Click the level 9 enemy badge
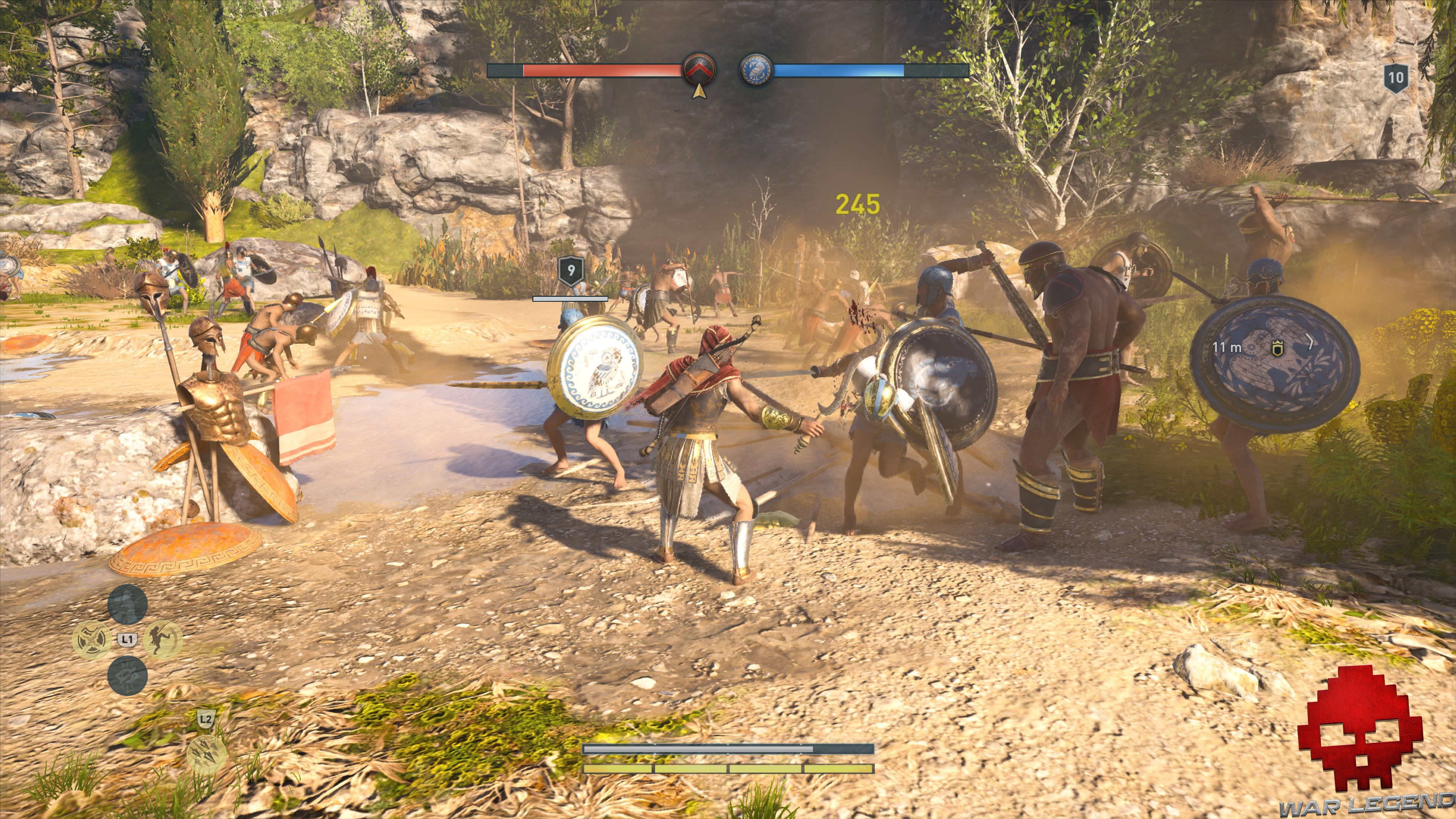This screenshot has width=1456, height=819. tap(571, 271)
